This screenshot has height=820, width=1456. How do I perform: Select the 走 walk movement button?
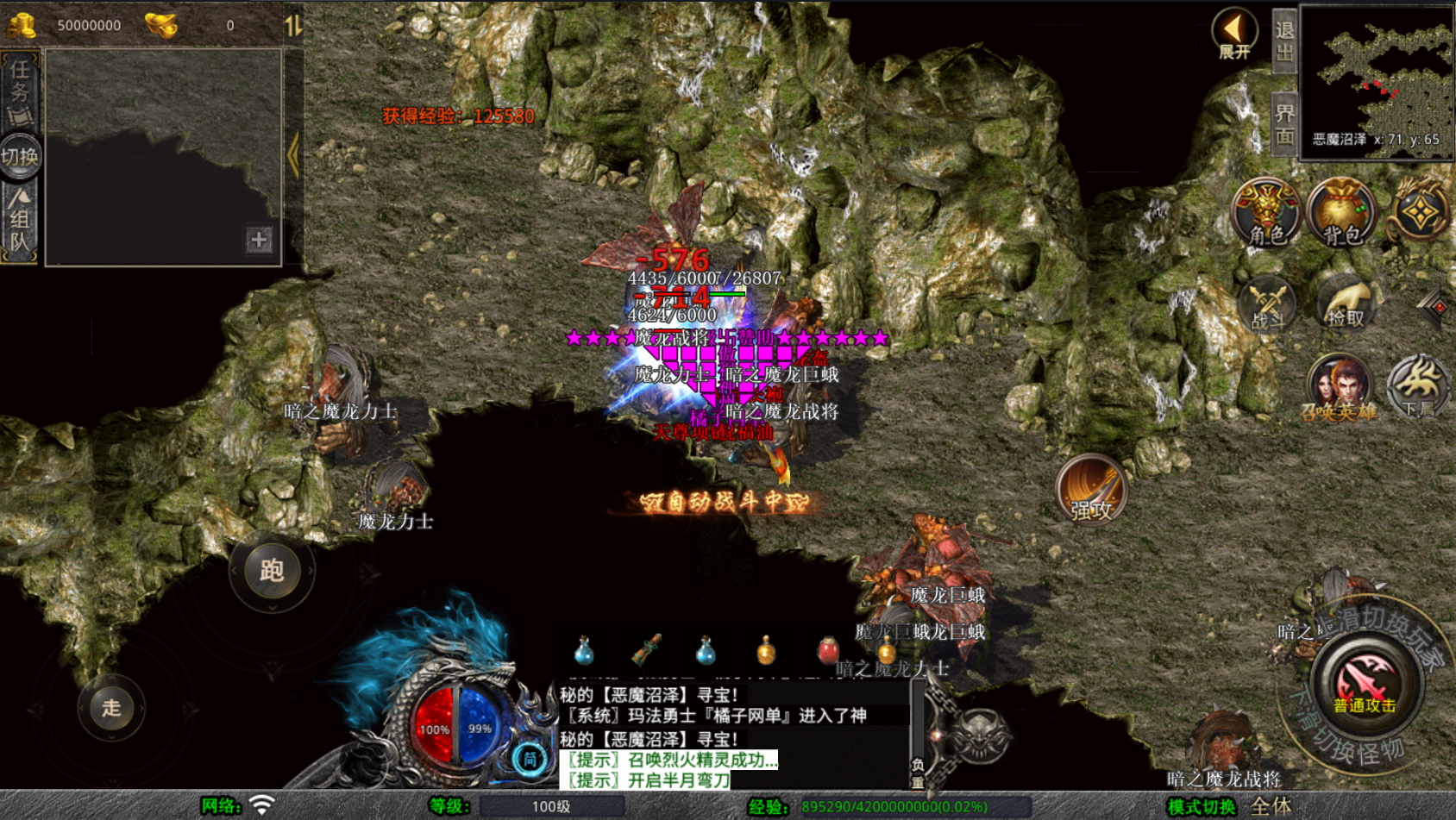tap(111, 708)
